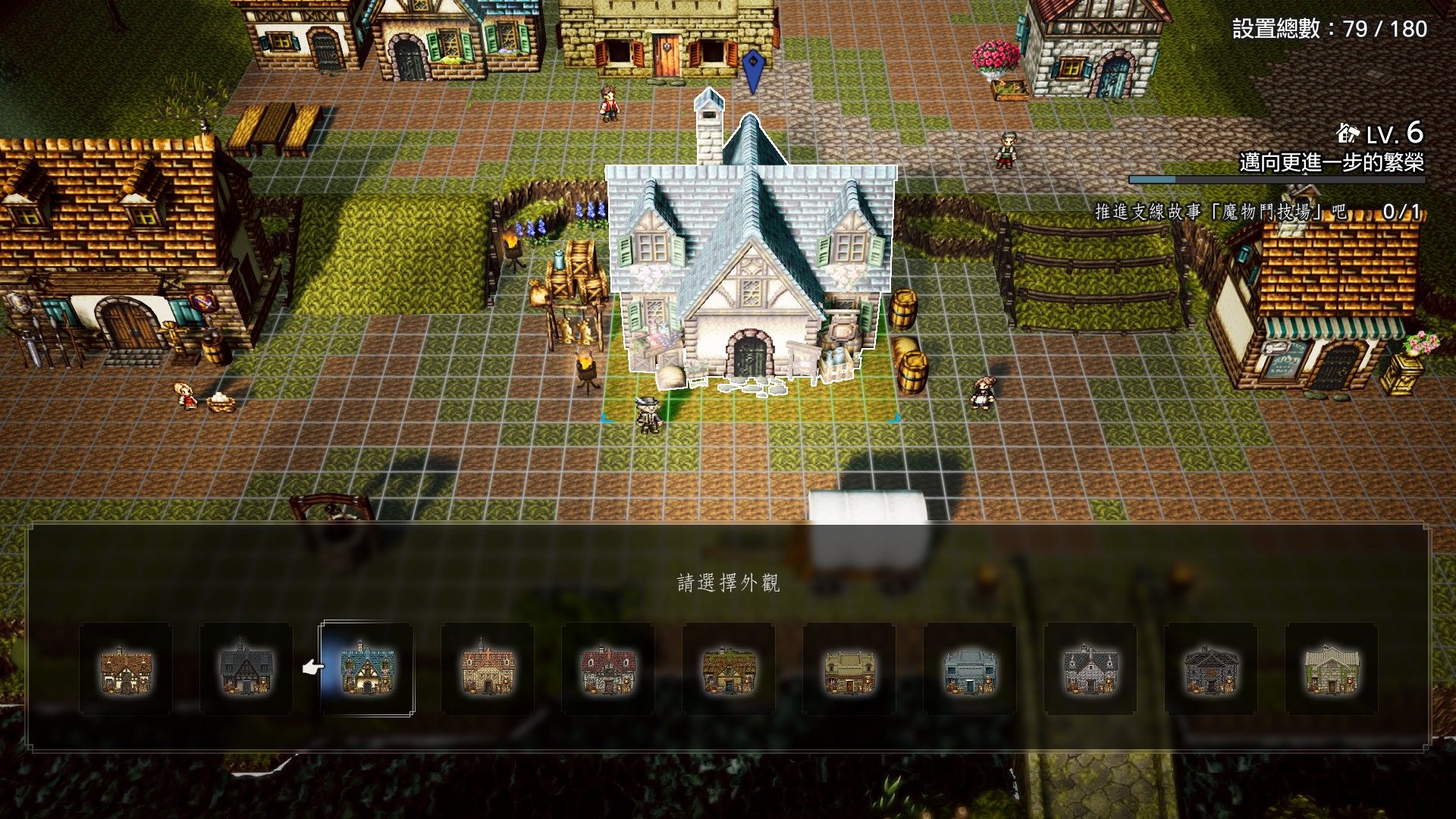Open the Monster Arena side story objective
Screen dimensions: 1456x819
click(x=1257, y=212)
